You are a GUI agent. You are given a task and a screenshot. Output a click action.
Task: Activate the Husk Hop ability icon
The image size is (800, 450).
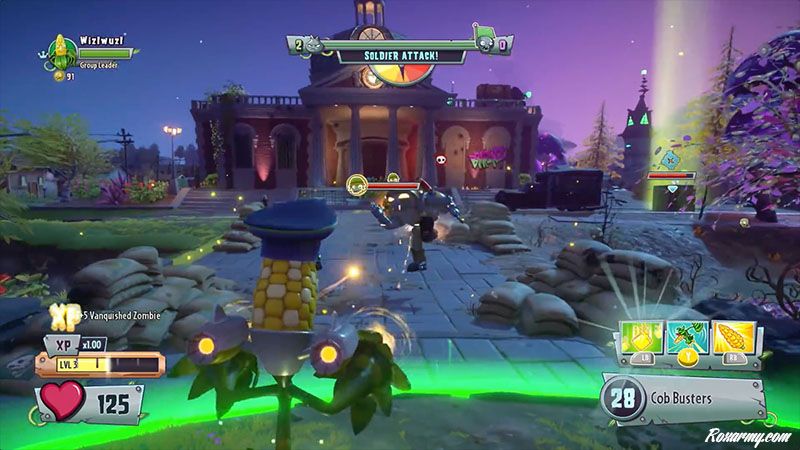(x=690, y=337)
